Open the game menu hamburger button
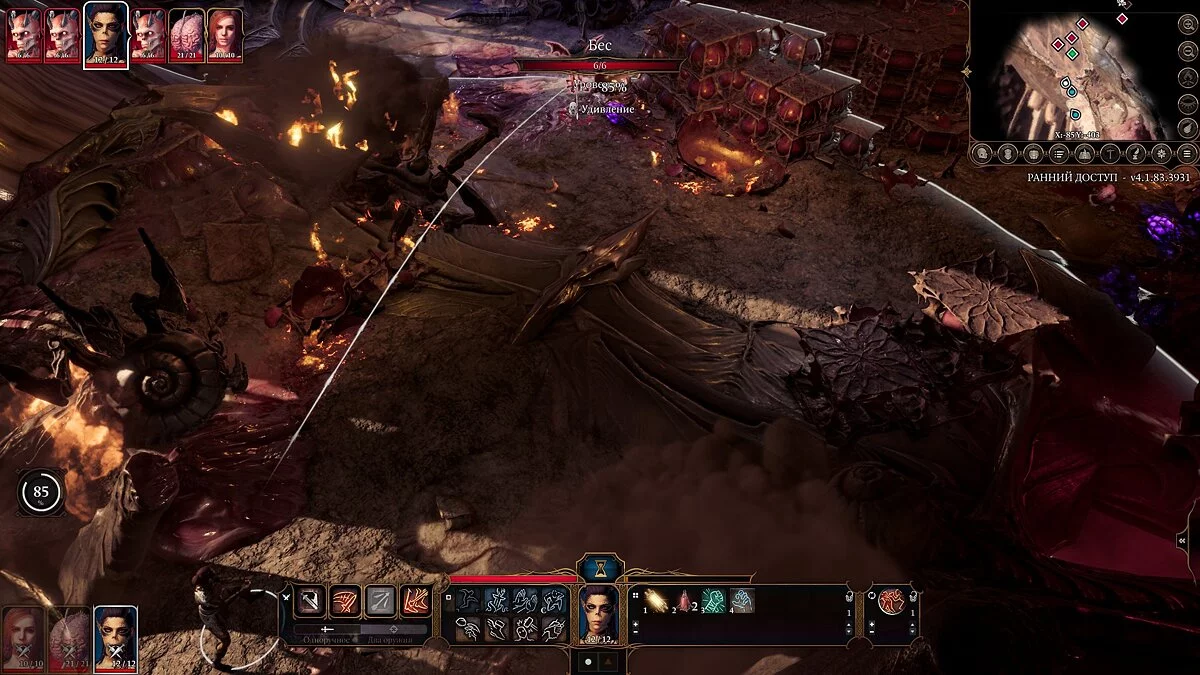 tap(1187, 153)
